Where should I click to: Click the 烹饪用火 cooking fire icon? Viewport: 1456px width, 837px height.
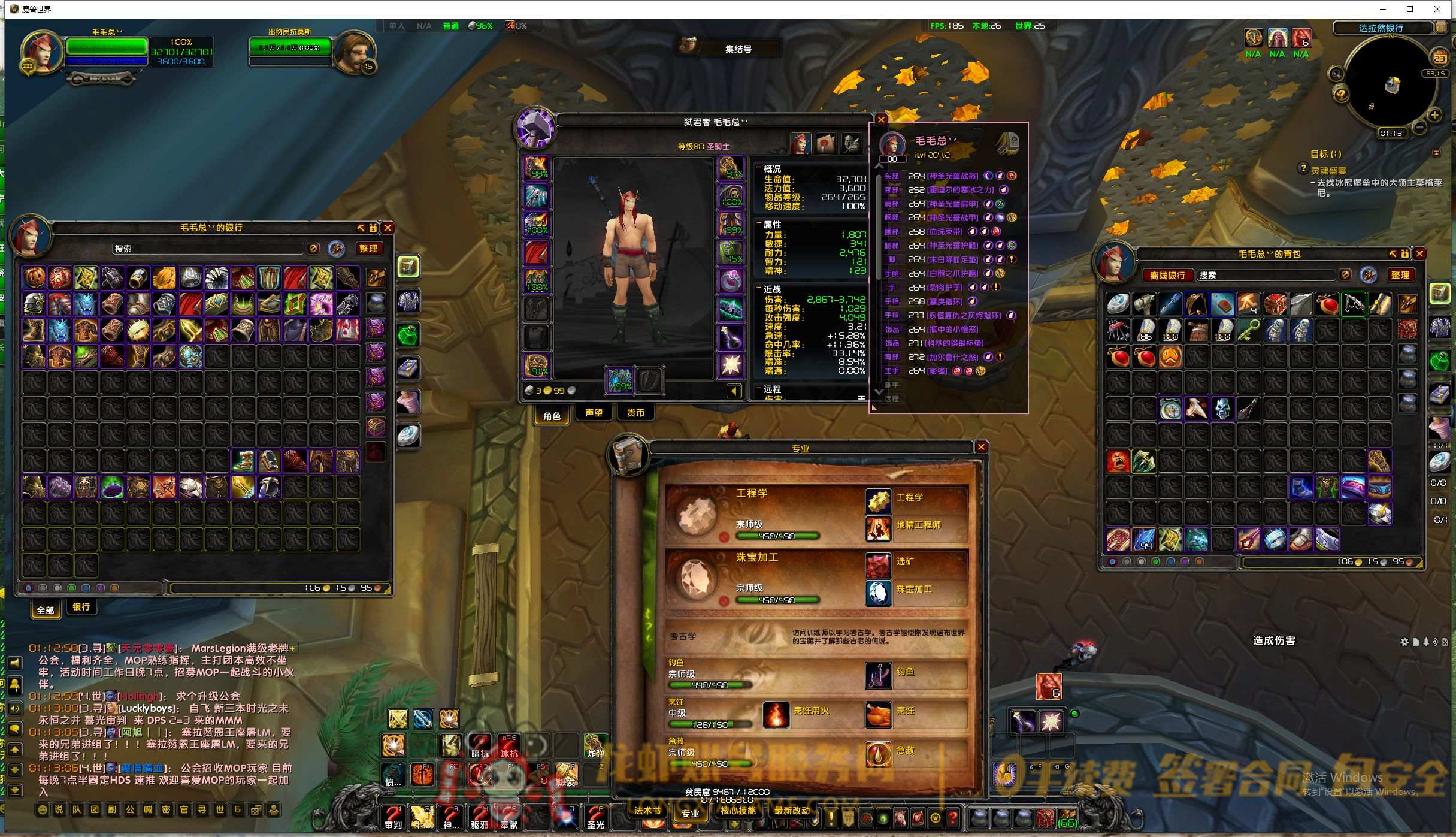point(776,714)
